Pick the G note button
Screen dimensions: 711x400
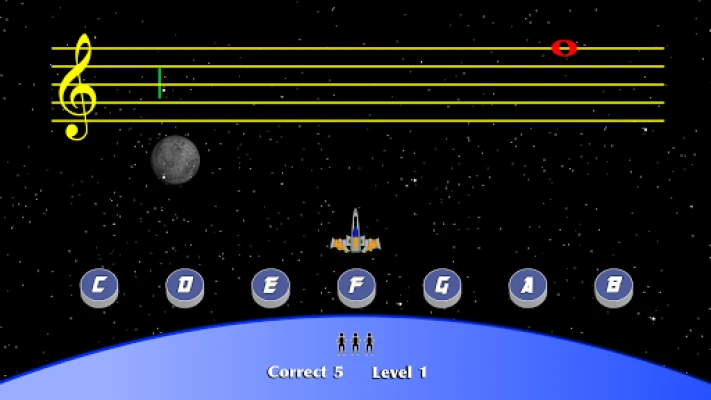click(x=442, y=286)
